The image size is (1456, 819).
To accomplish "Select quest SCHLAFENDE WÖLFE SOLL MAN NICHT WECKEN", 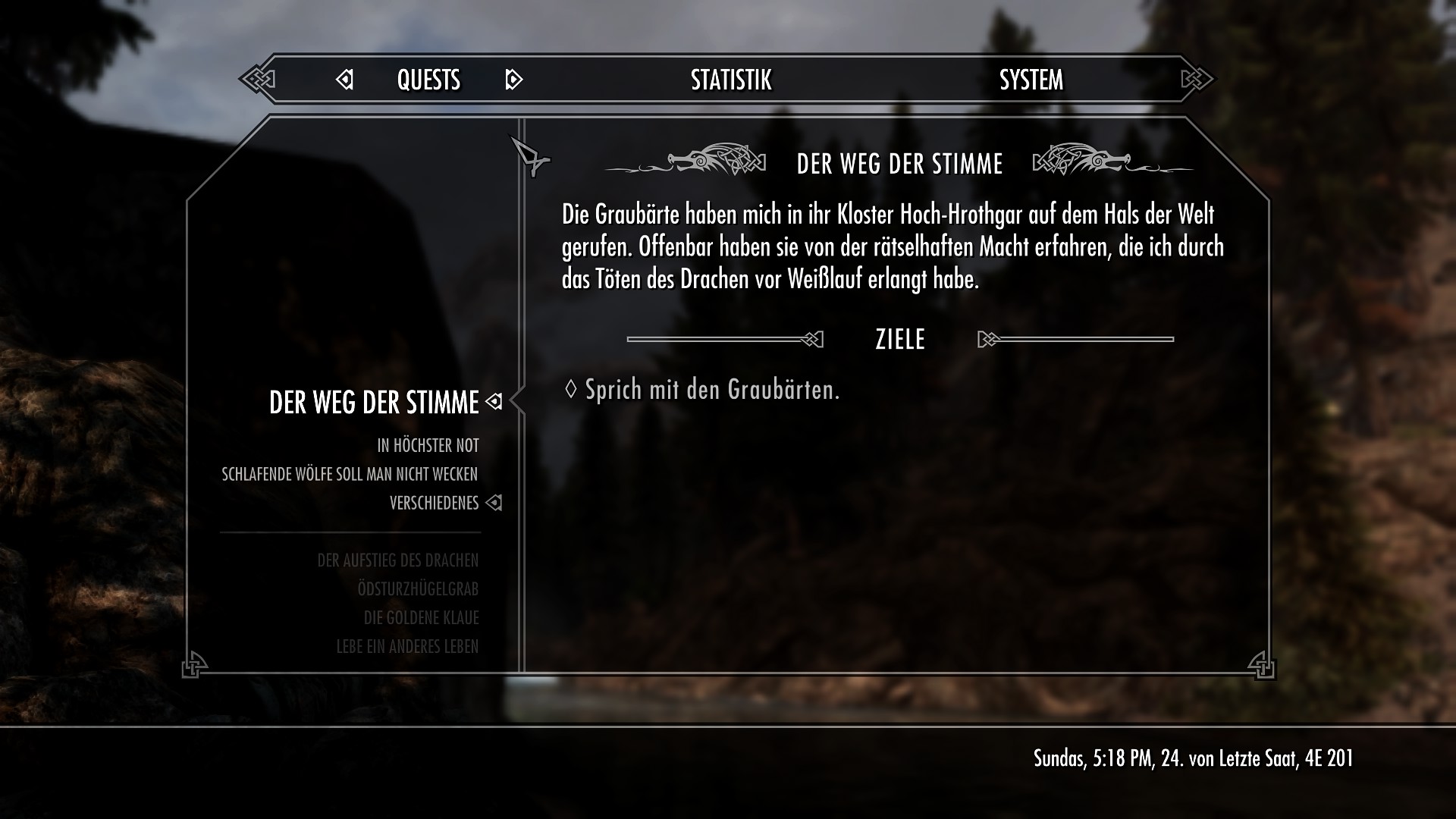I will [x=350, y=474].
